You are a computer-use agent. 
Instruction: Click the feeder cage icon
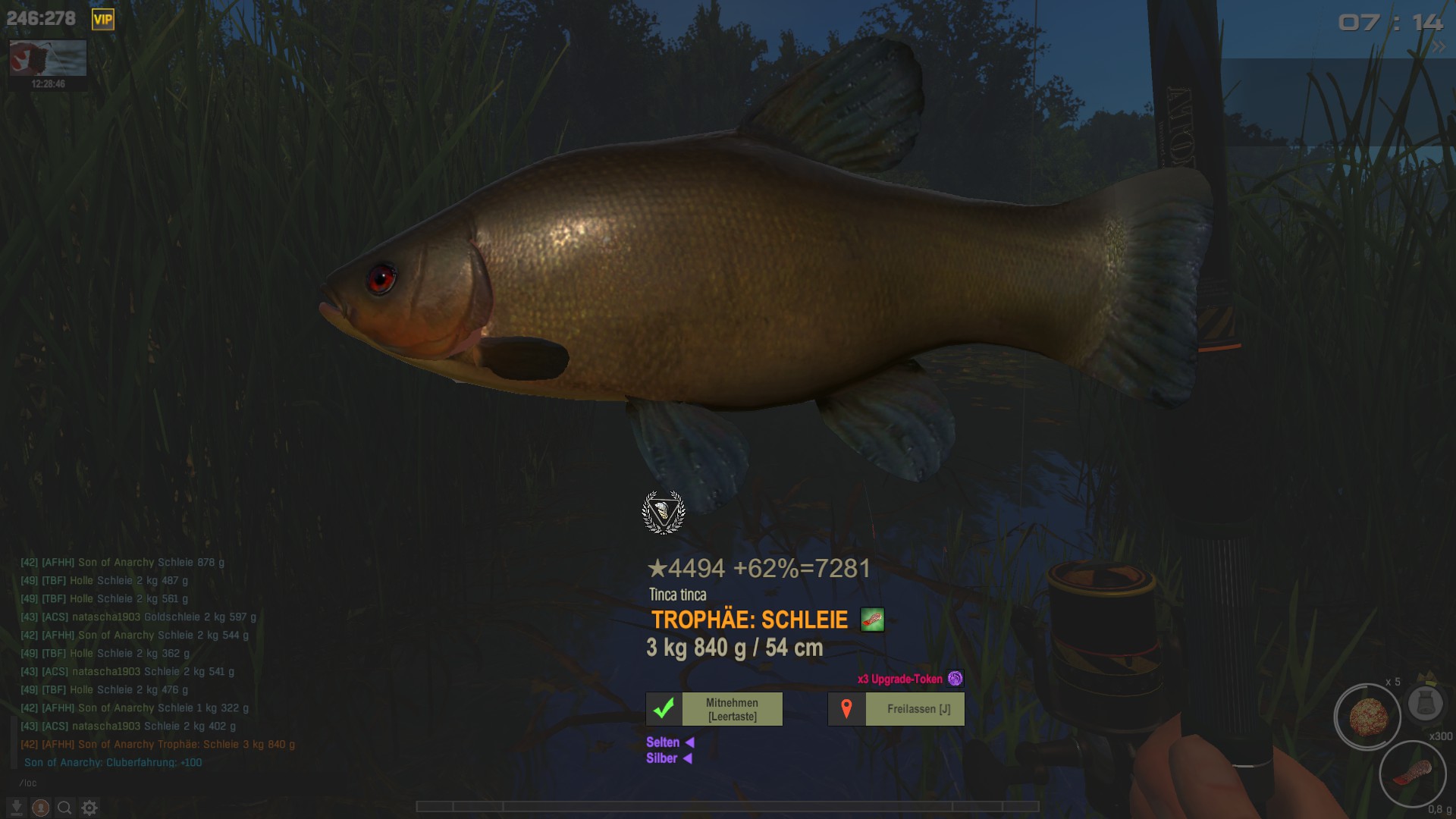[1425, 703]
